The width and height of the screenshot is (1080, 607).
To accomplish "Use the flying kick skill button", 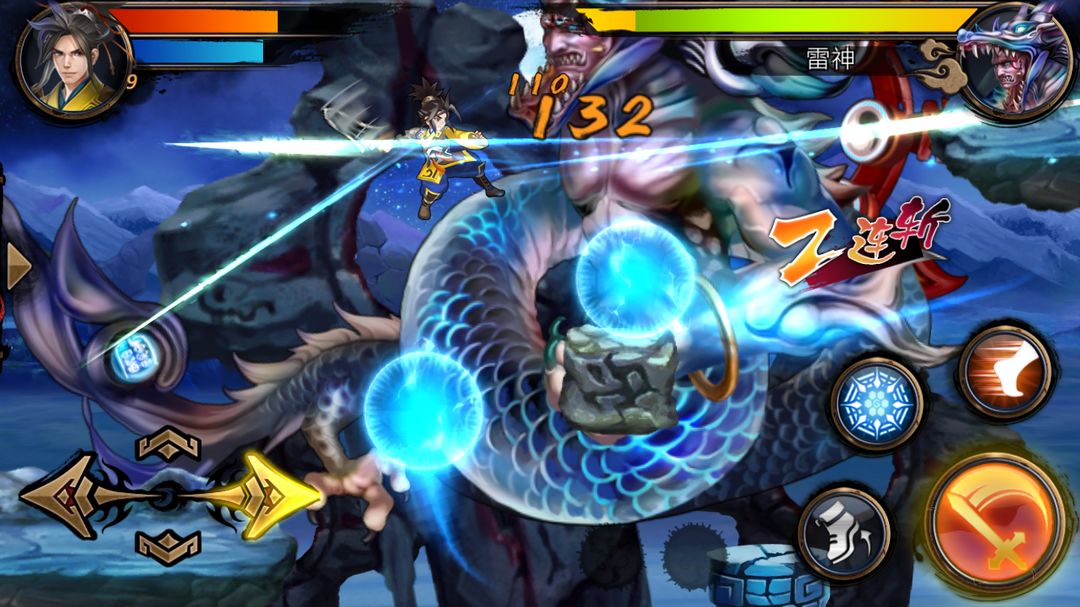I will tap(1005, 372).
